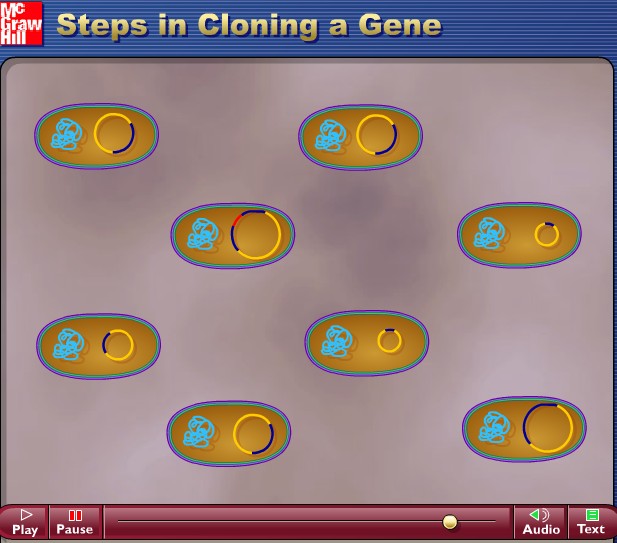Show the Text transcript
This screenshot has width=617, height=543.
[591, 522]
